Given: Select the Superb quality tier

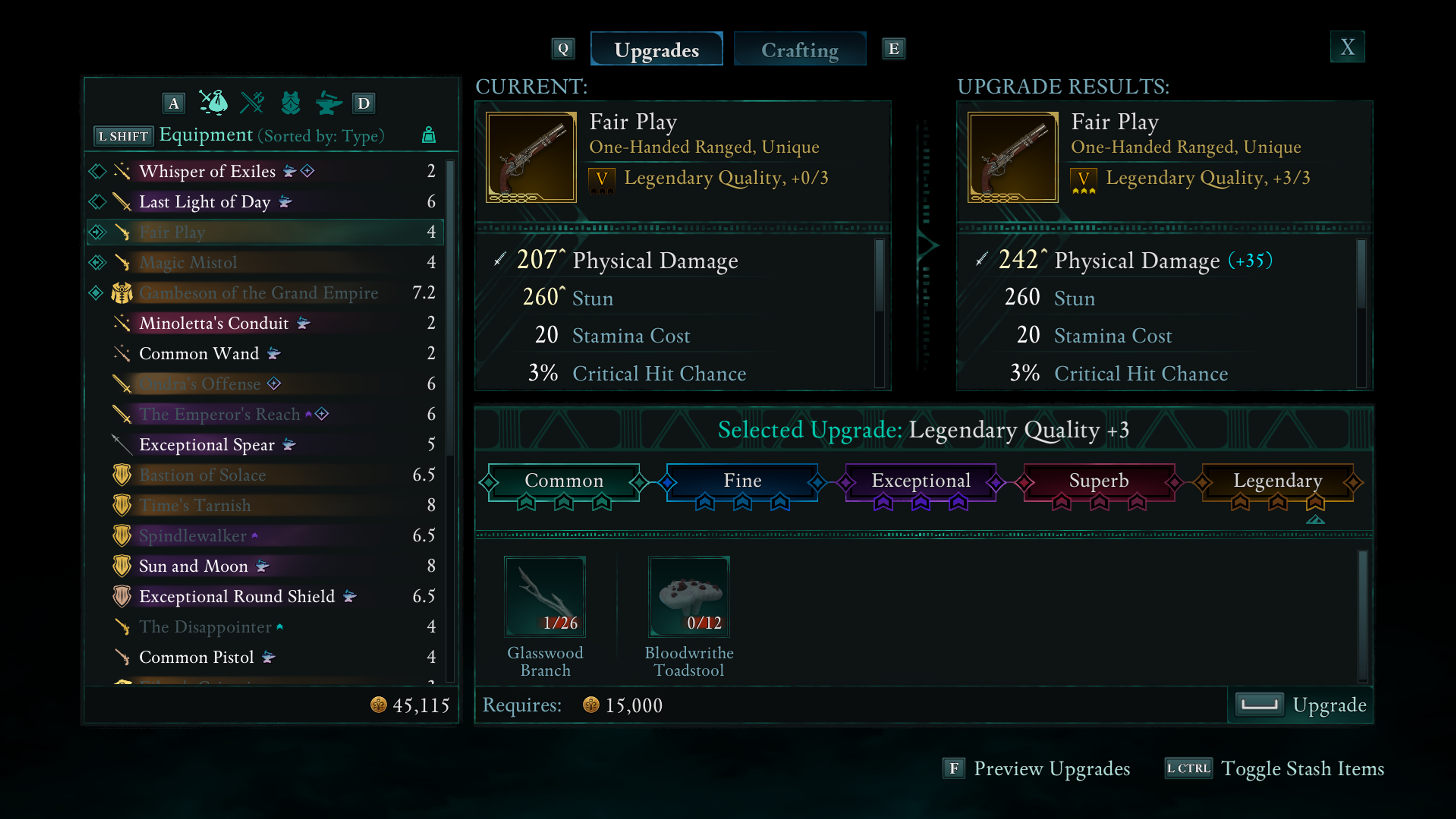Looking at the screenshot, I should [1098, 481].
